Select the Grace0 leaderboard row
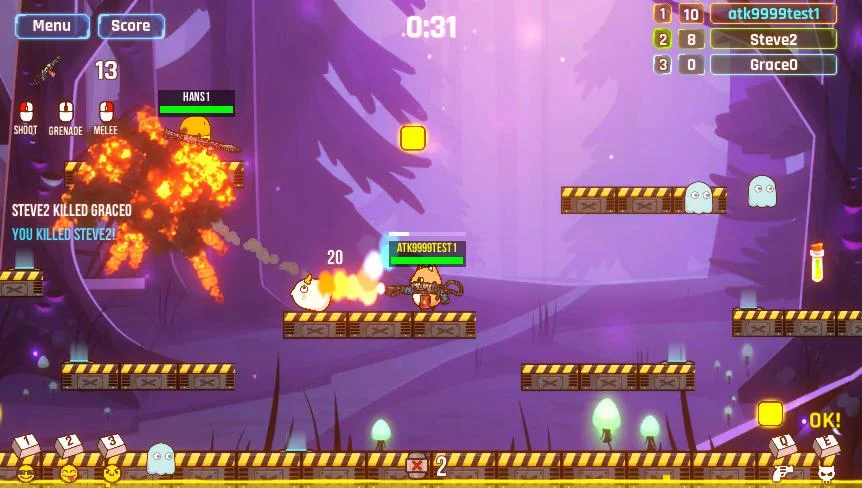Screen dimensions: 862x488 click(x=773, y=65)
